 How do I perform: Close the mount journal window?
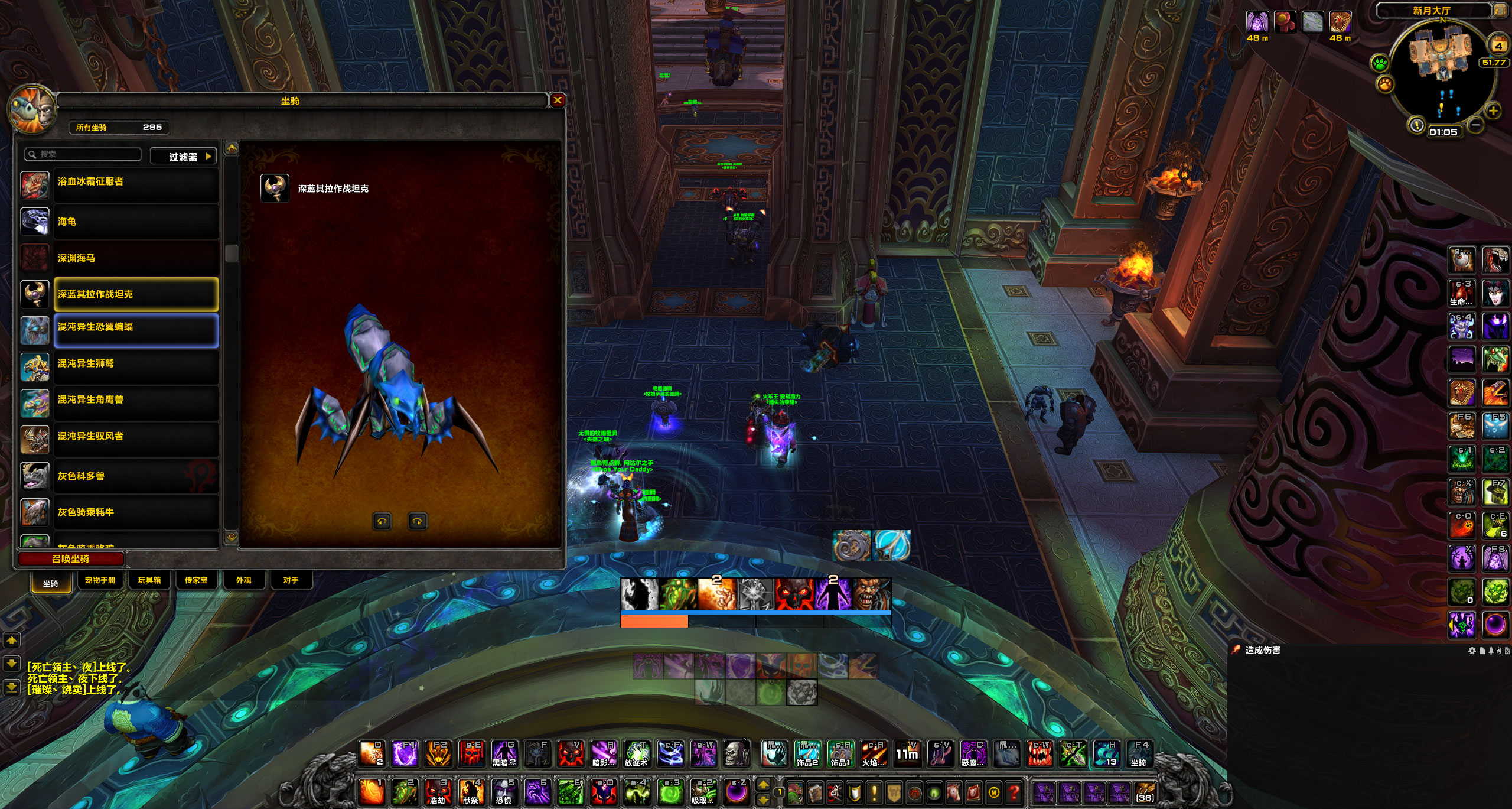[x=557, y=100]
